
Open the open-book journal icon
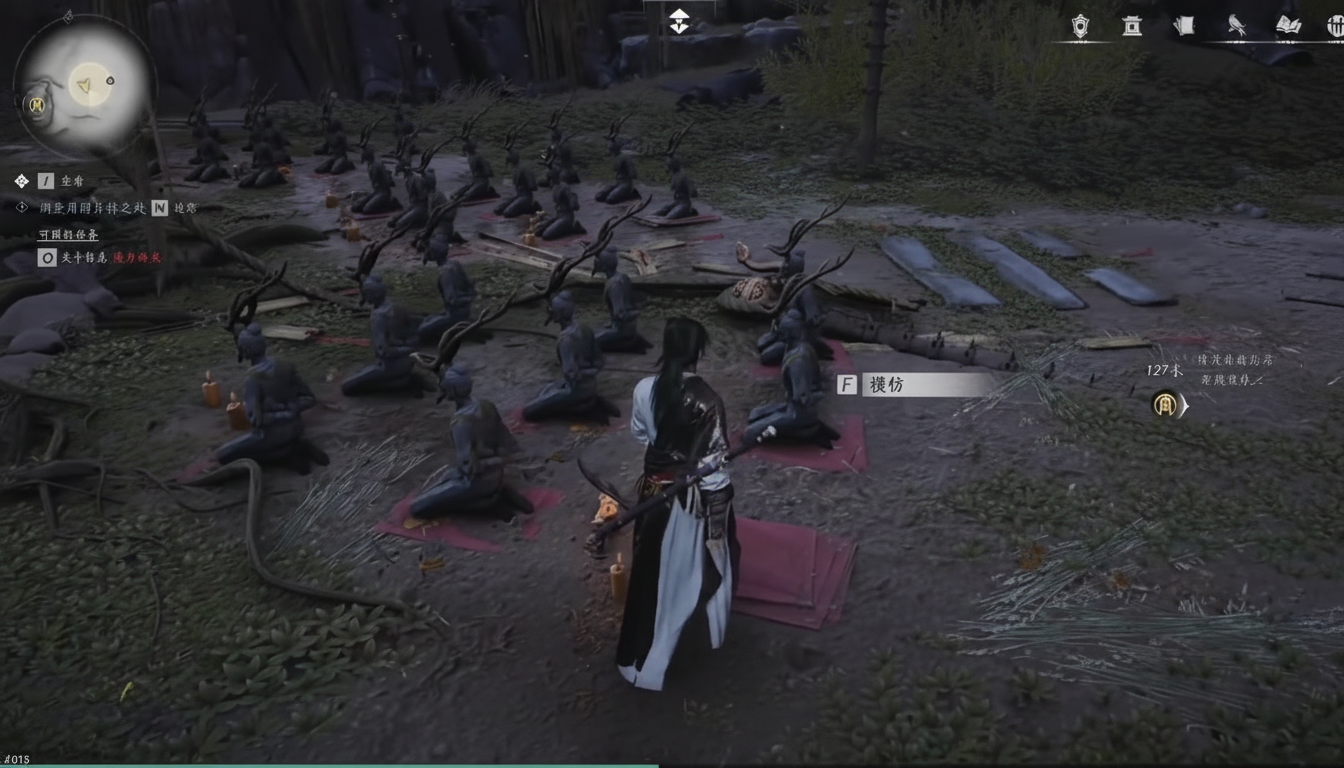[x=1289, y=27]
